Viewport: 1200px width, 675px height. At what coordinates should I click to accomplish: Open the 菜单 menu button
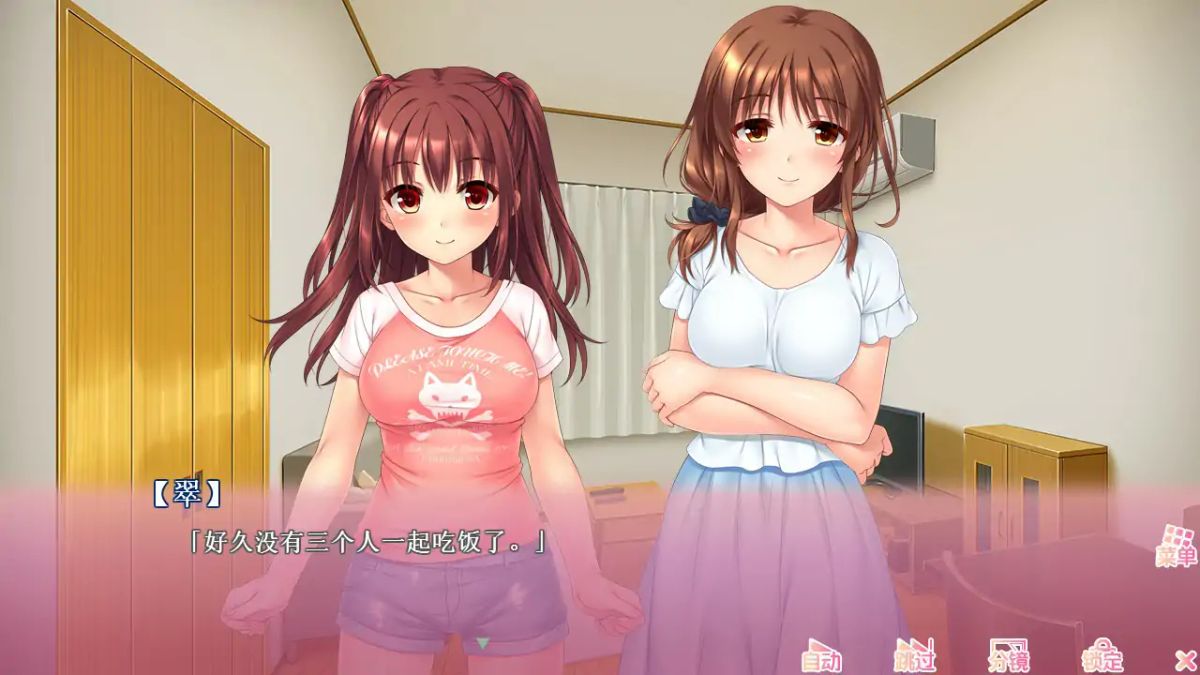[1176, 546]
